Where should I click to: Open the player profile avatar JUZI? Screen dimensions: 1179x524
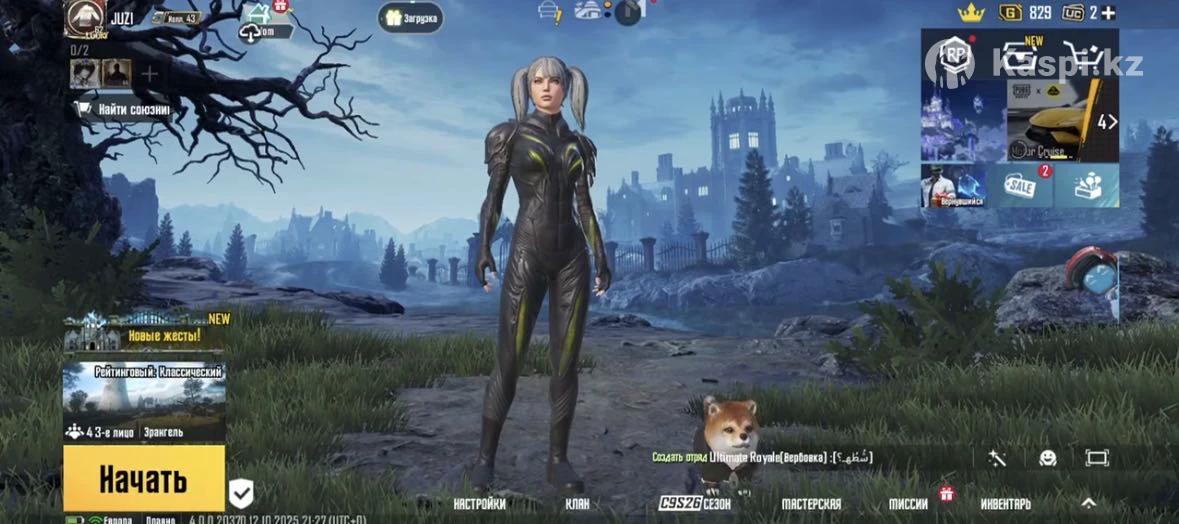coord(85,17)
